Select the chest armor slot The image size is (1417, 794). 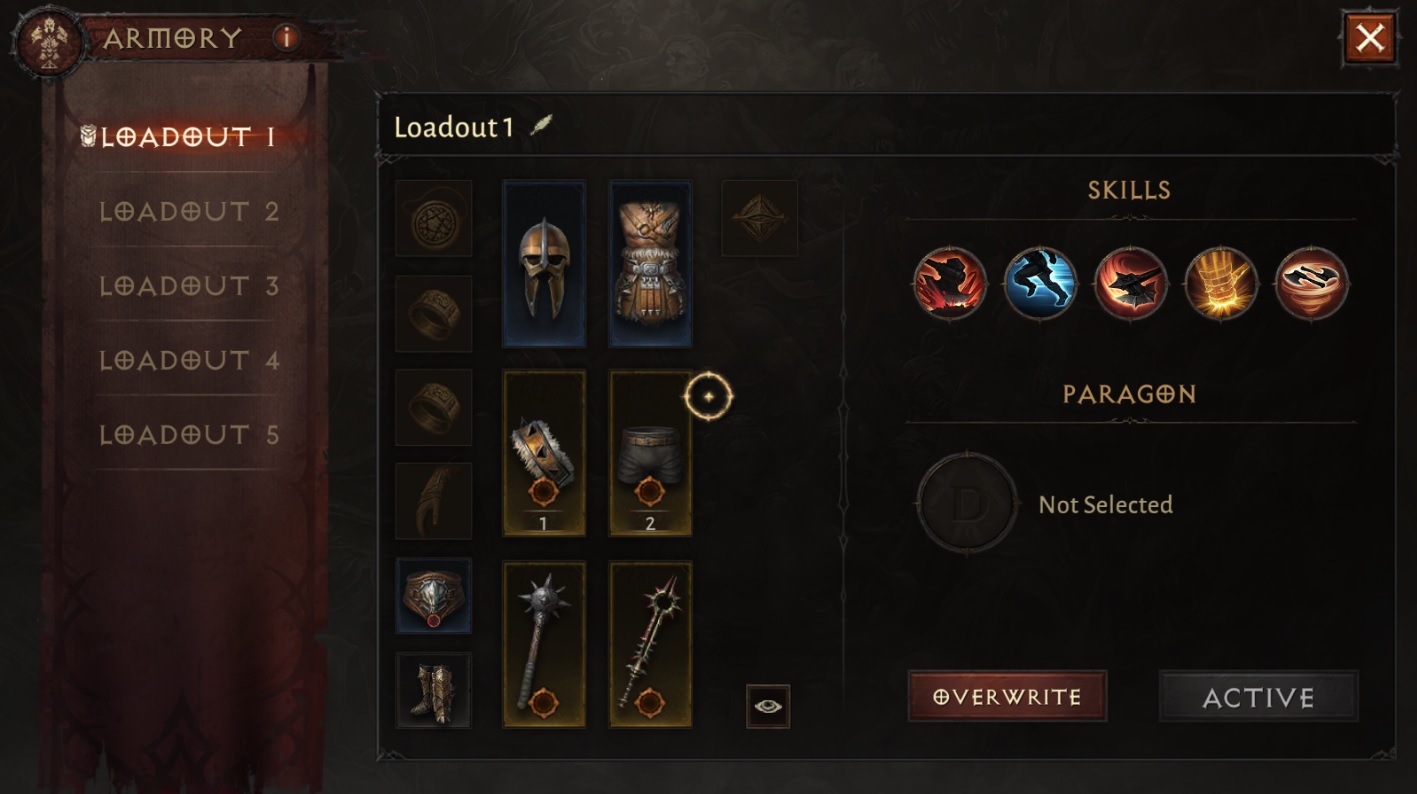tap(650, 262)
